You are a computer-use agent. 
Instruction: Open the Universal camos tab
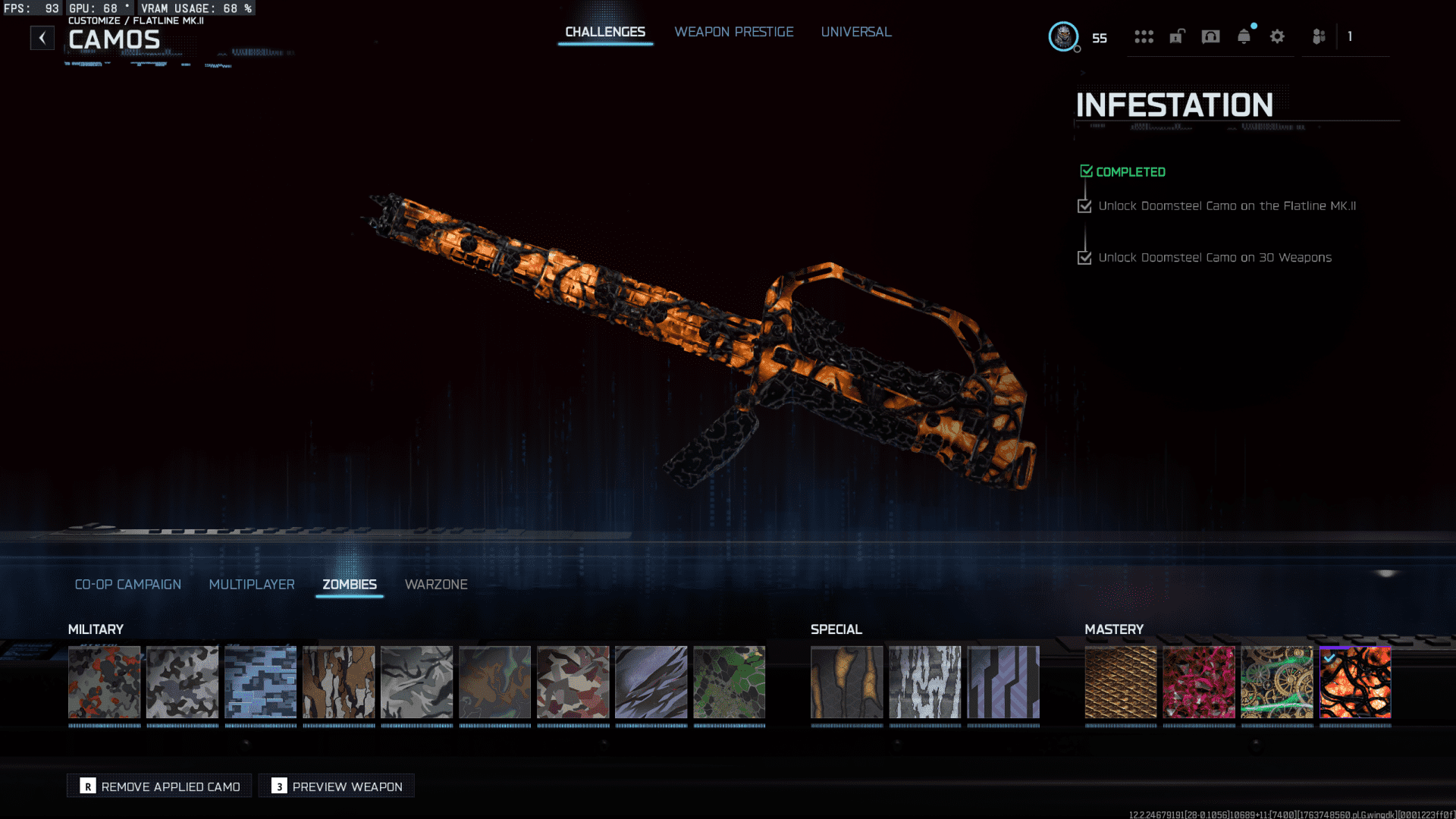[855, 32]
